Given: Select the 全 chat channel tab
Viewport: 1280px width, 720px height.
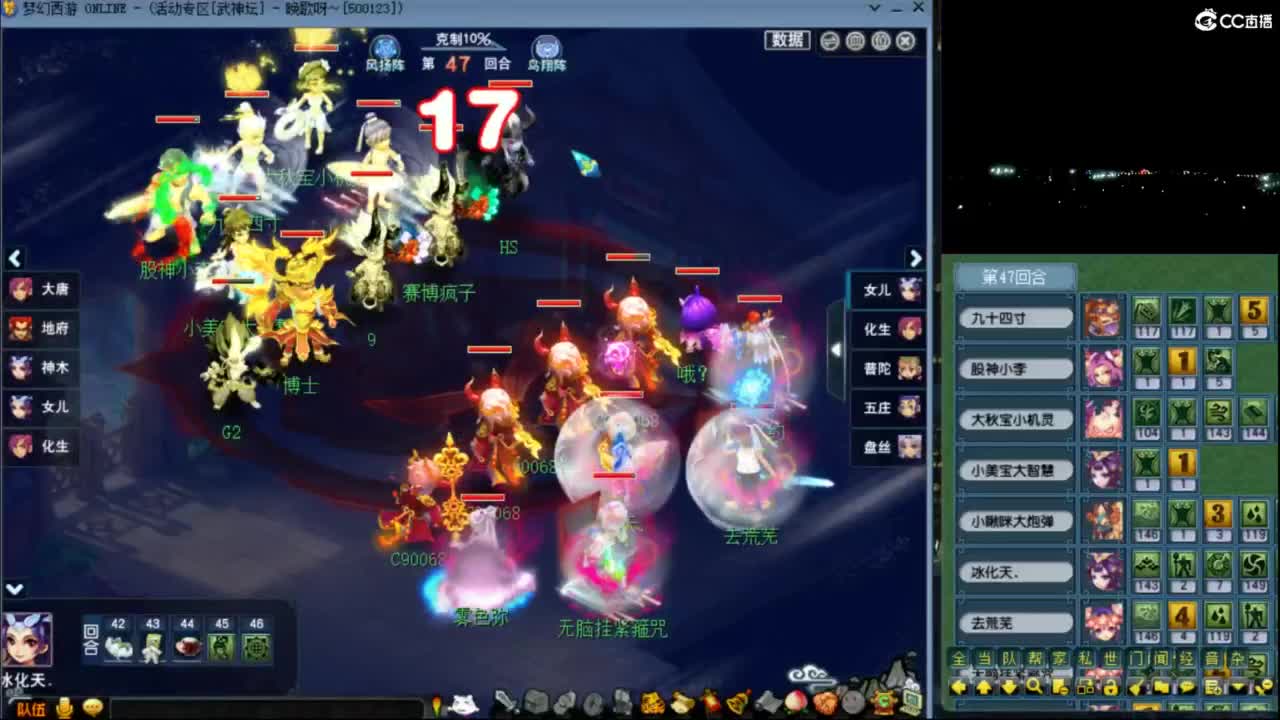Looking at the screenshot, I should pos(958,658).
